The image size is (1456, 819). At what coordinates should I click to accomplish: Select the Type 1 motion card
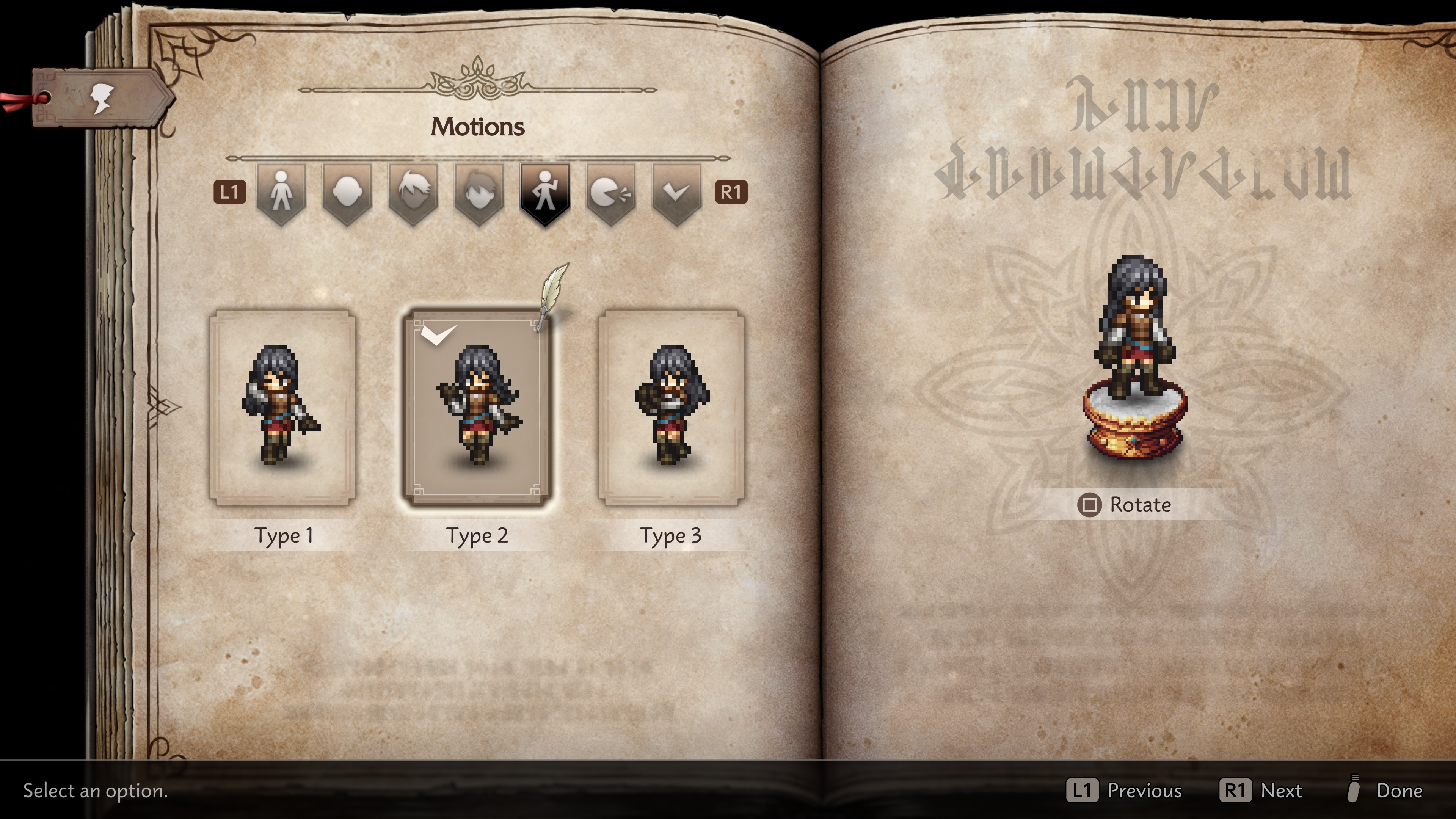click(282, 407)
